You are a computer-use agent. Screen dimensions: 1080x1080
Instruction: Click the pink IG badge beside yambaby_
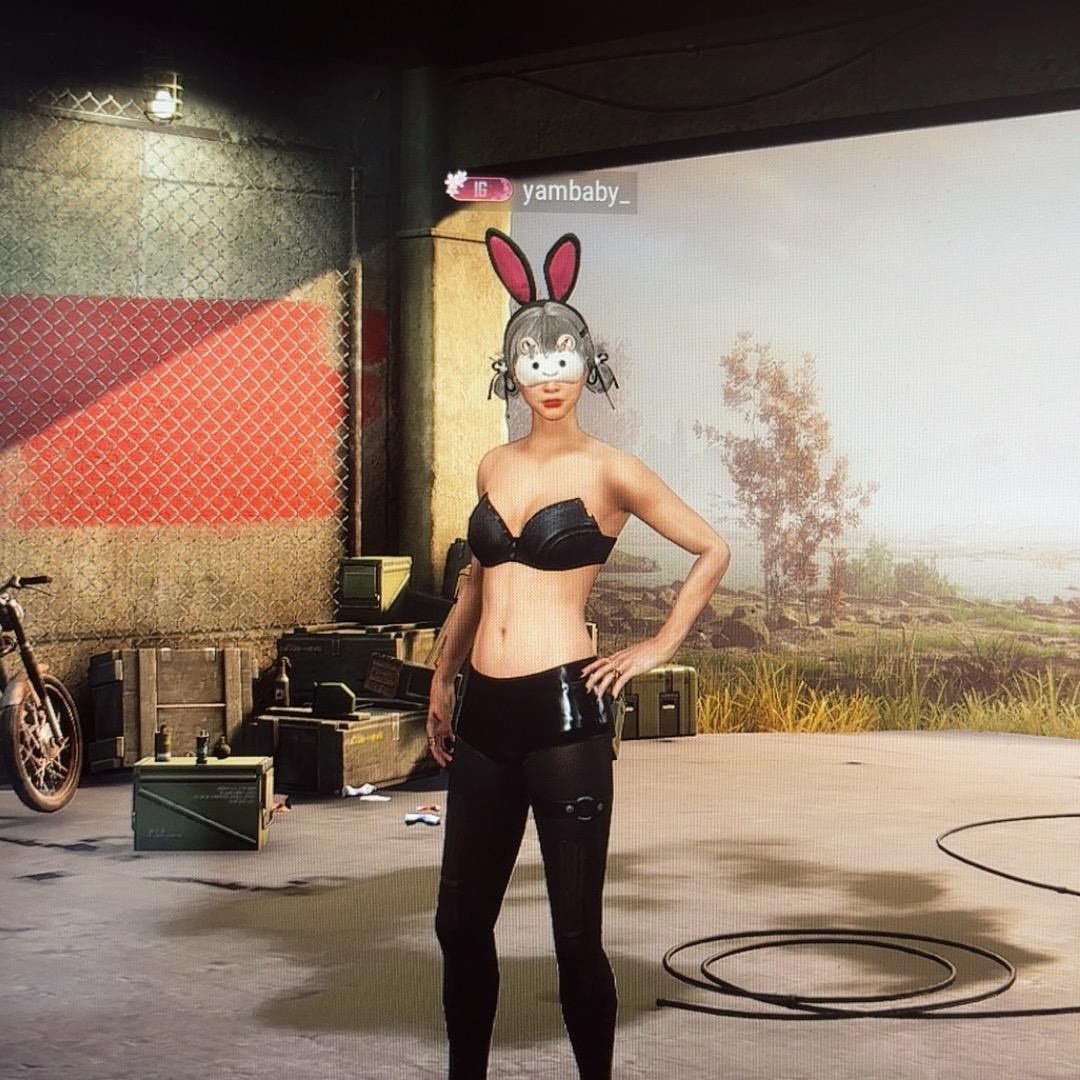point(480,188)
